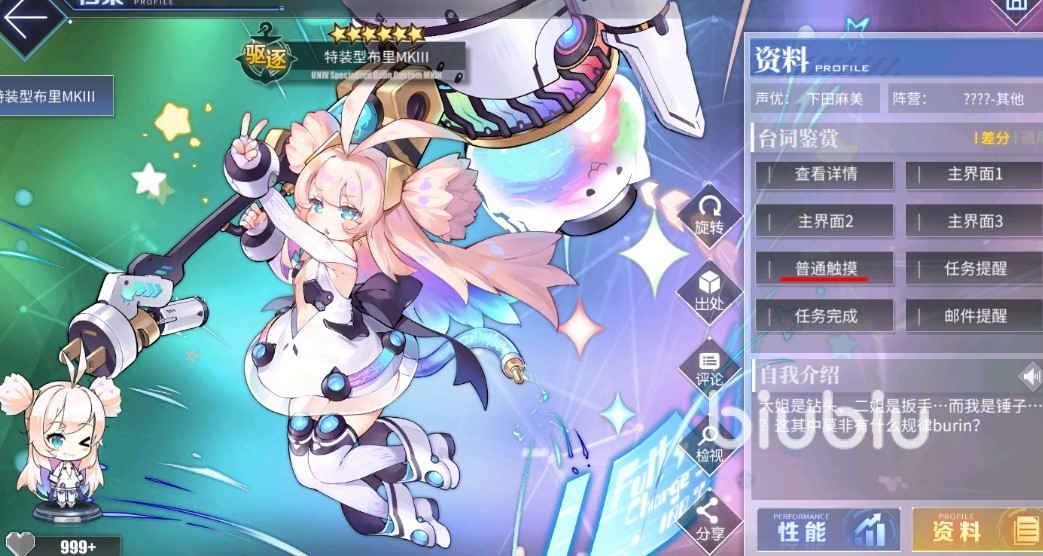Open the 分享 share button
Screen dimensions: 1043x556
709,519
